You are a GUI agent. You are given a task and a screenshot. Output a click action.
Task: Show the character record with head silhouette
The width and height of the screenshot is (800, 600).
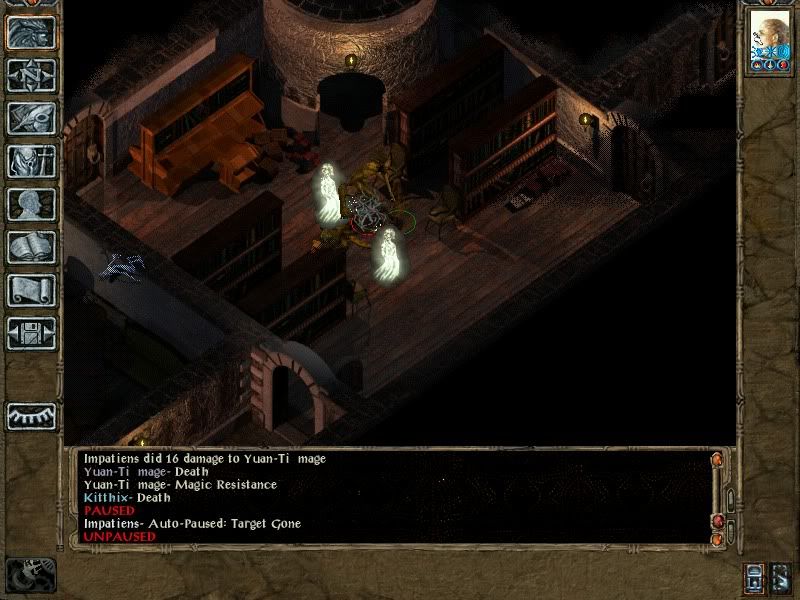(x=31, y=204)
